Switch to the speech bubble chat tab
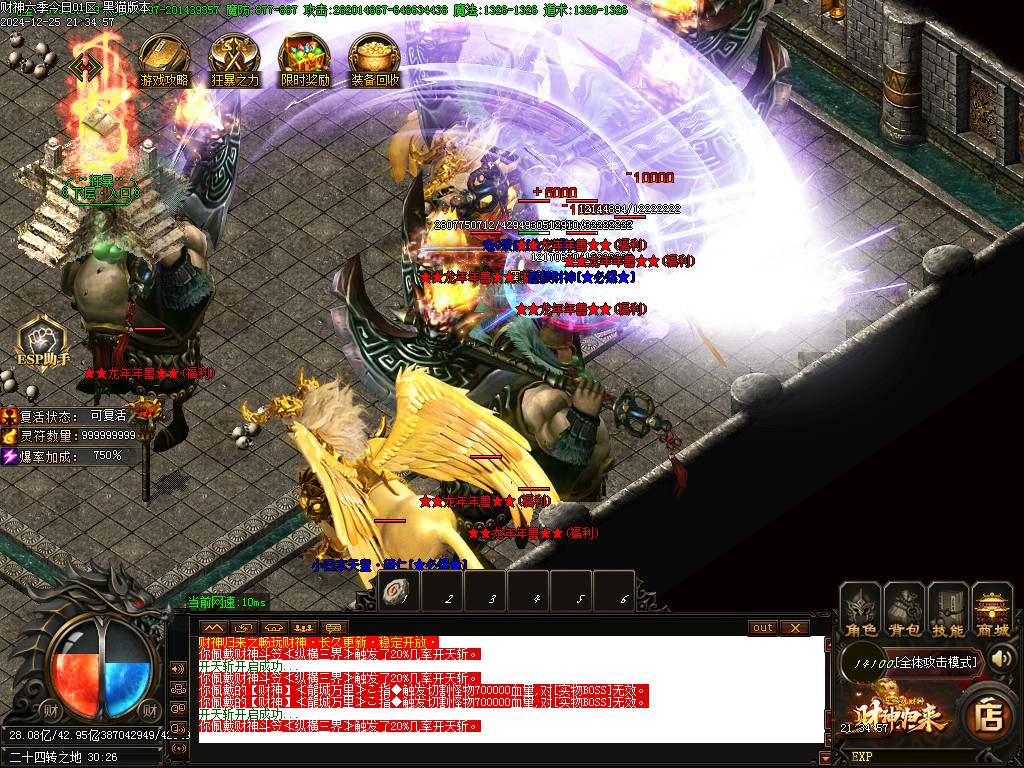This screenshot has height=768, width=1024. [x=335, y=627]
